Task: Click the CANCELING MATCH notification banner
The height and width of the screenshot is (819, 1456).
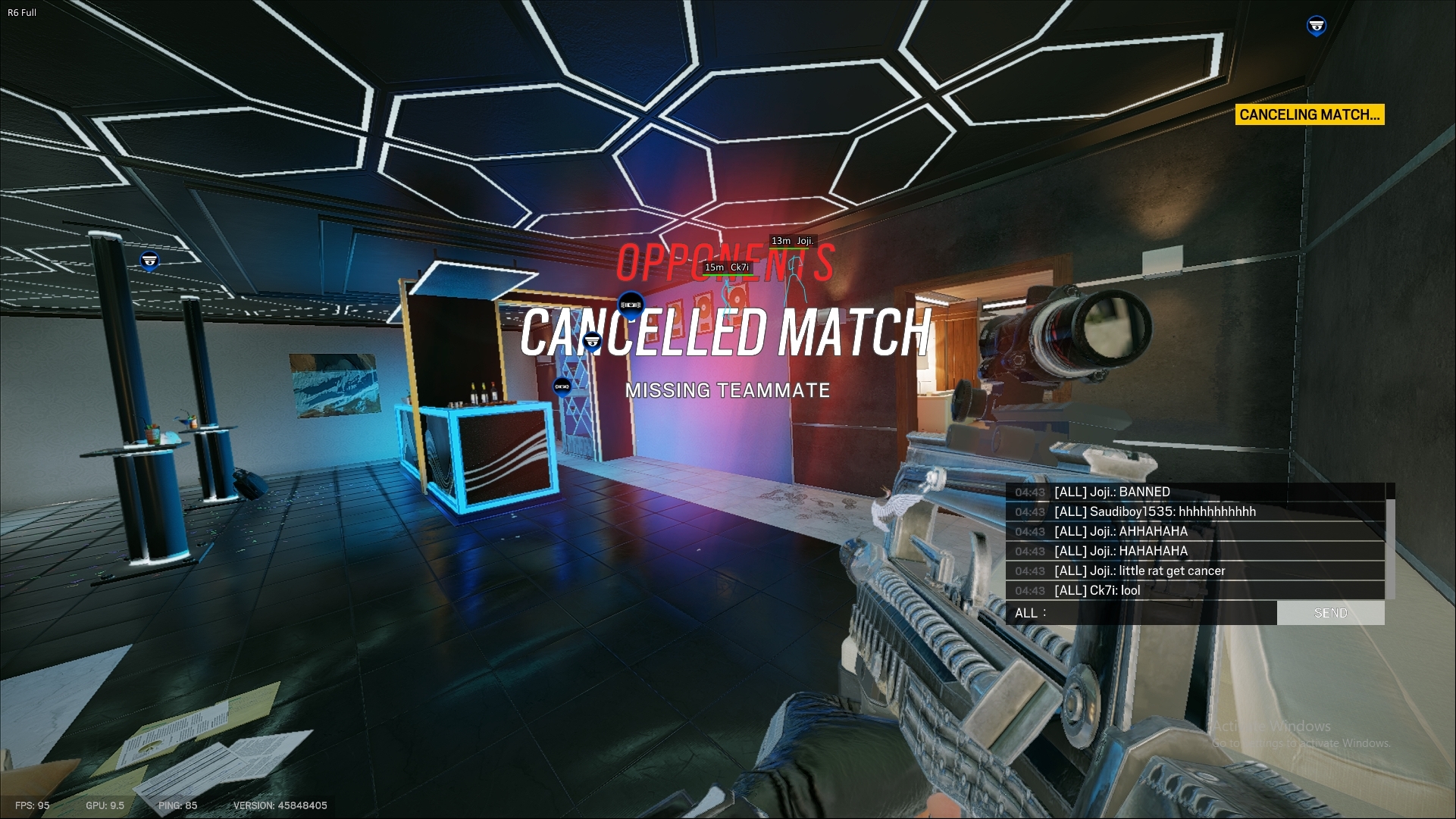Action: (1308, 115)
